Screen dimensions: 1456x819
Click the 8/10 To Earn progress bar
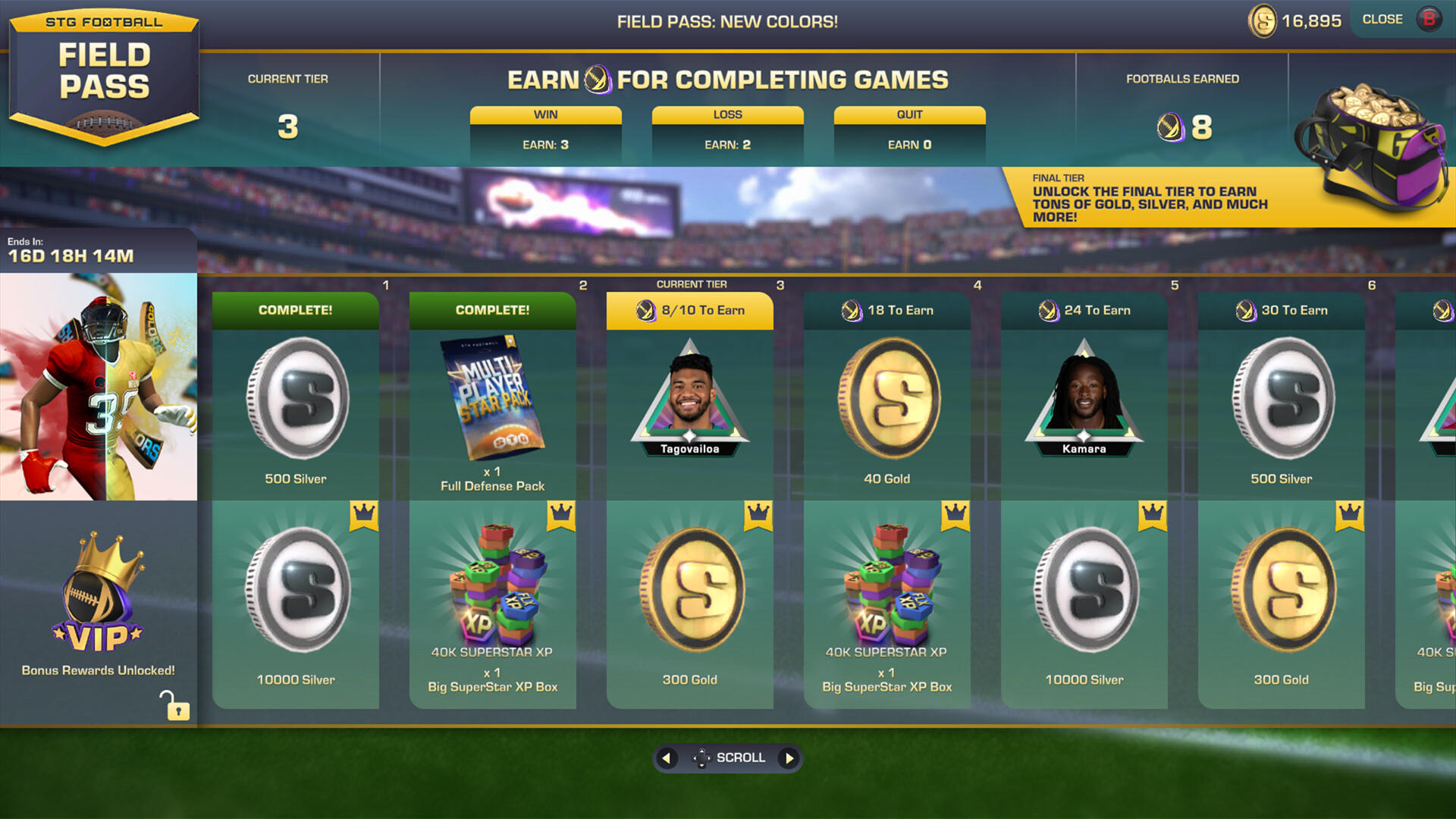[x=689, y=310]
